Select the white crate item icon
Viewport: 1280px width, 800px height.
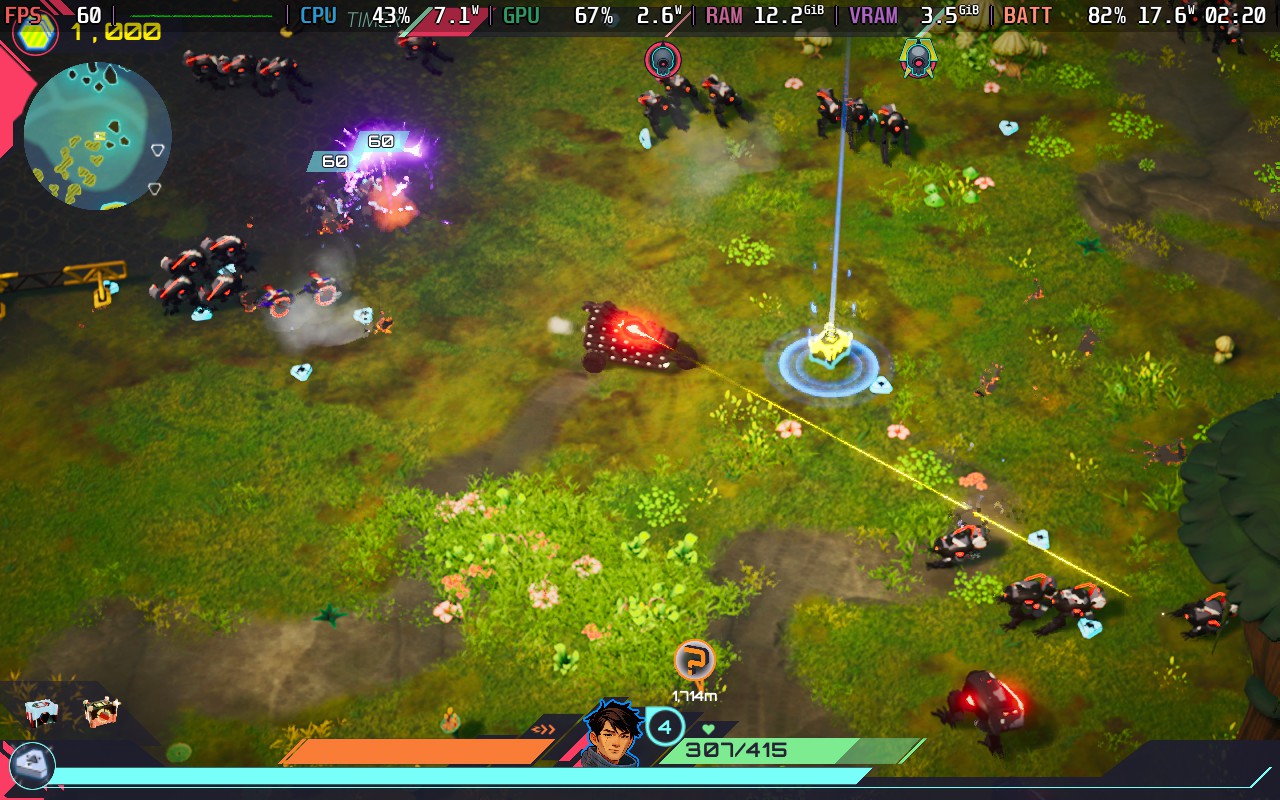(x=41, y=712)
